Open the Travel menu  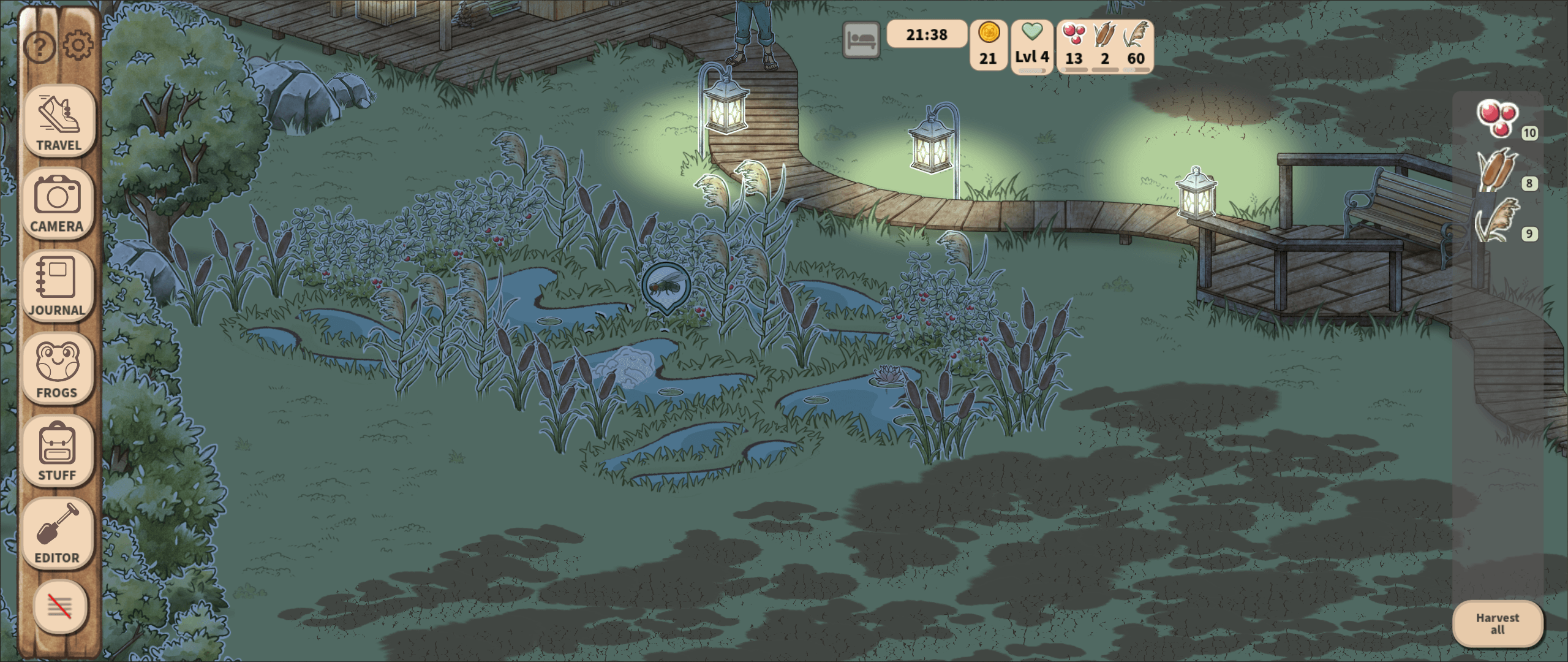click(59, 121)
